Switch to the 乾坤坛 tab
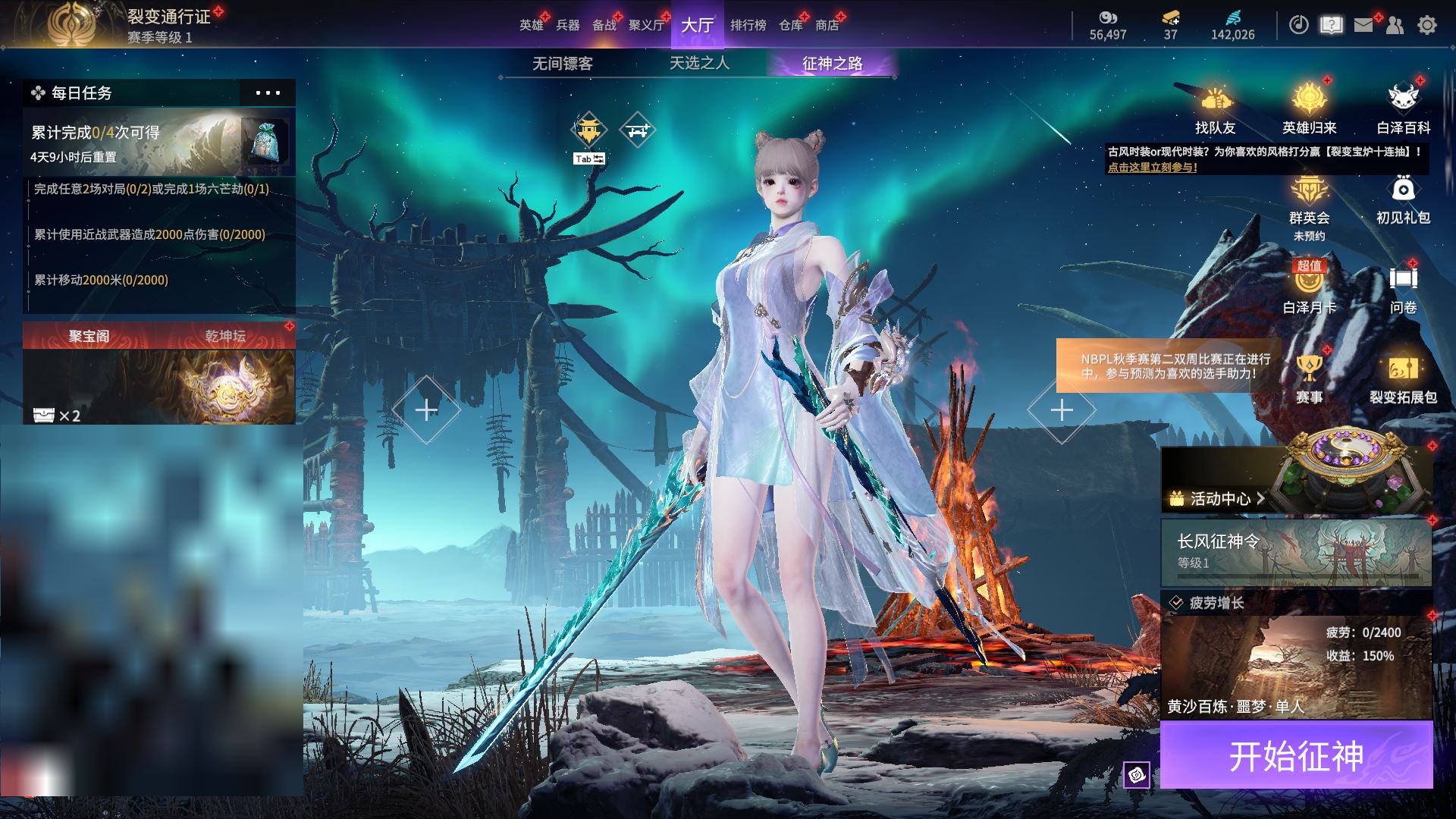1456x819 pixels. coord(225,336)
